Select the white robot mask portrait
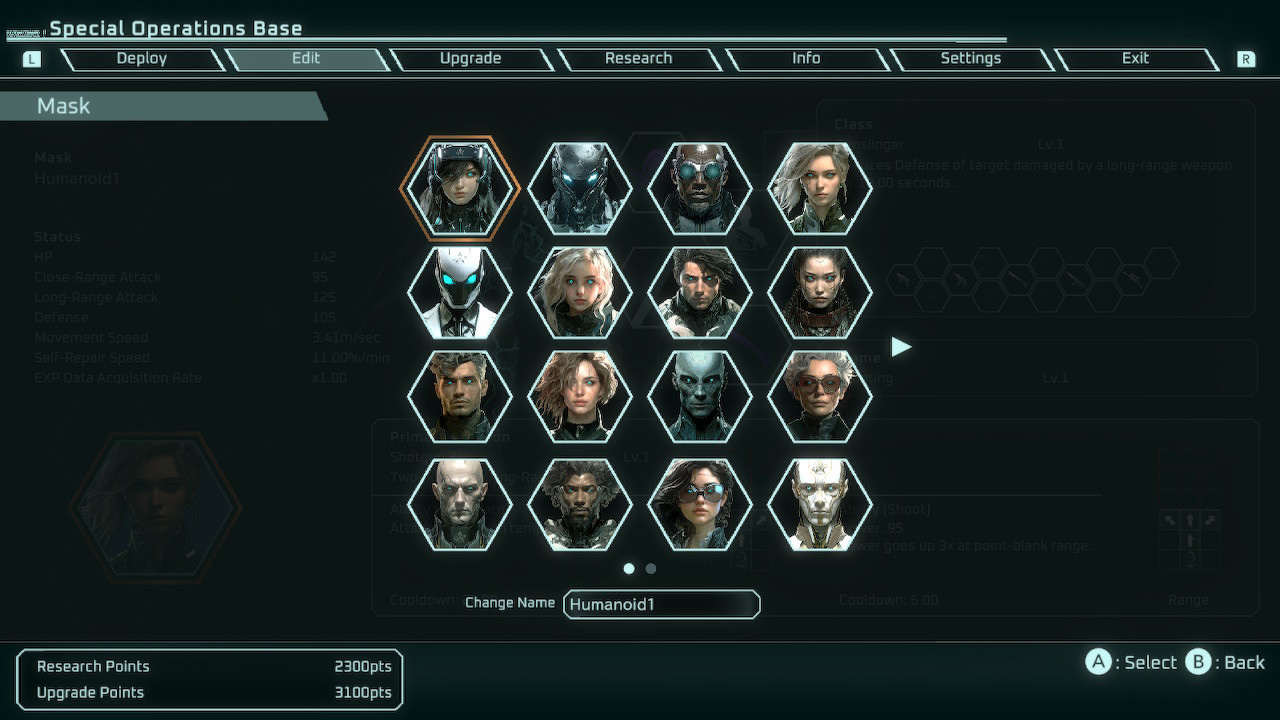Viewport: 1280px width, 720px height. [458, 290]
